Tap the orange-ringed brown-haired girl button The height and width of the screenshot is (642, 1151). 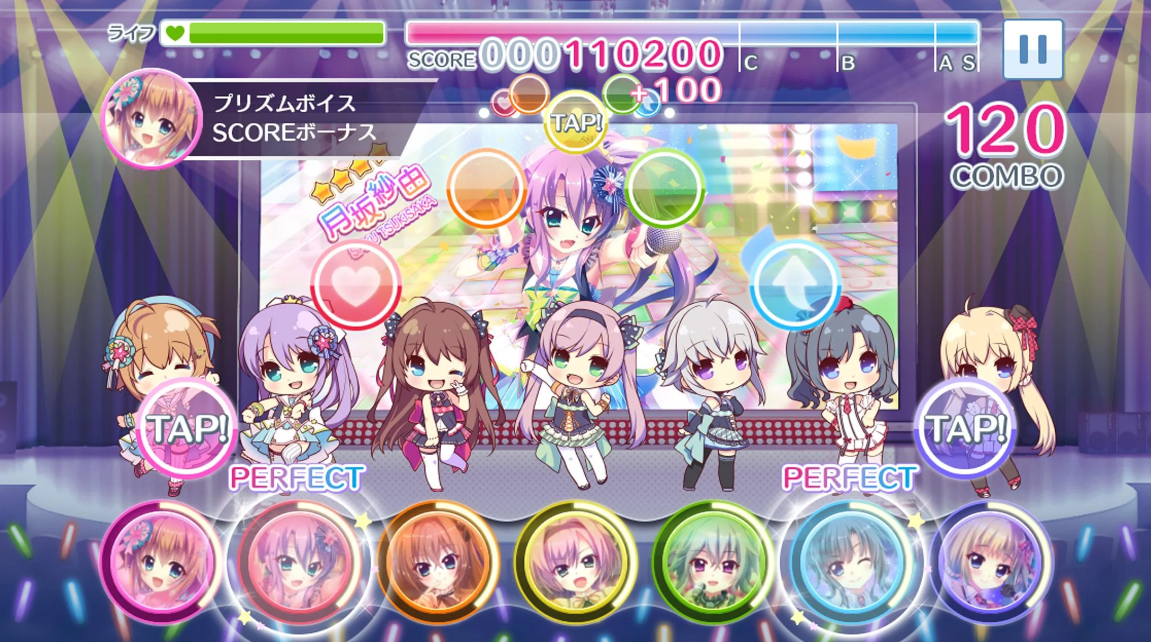(x=437, y=560)
